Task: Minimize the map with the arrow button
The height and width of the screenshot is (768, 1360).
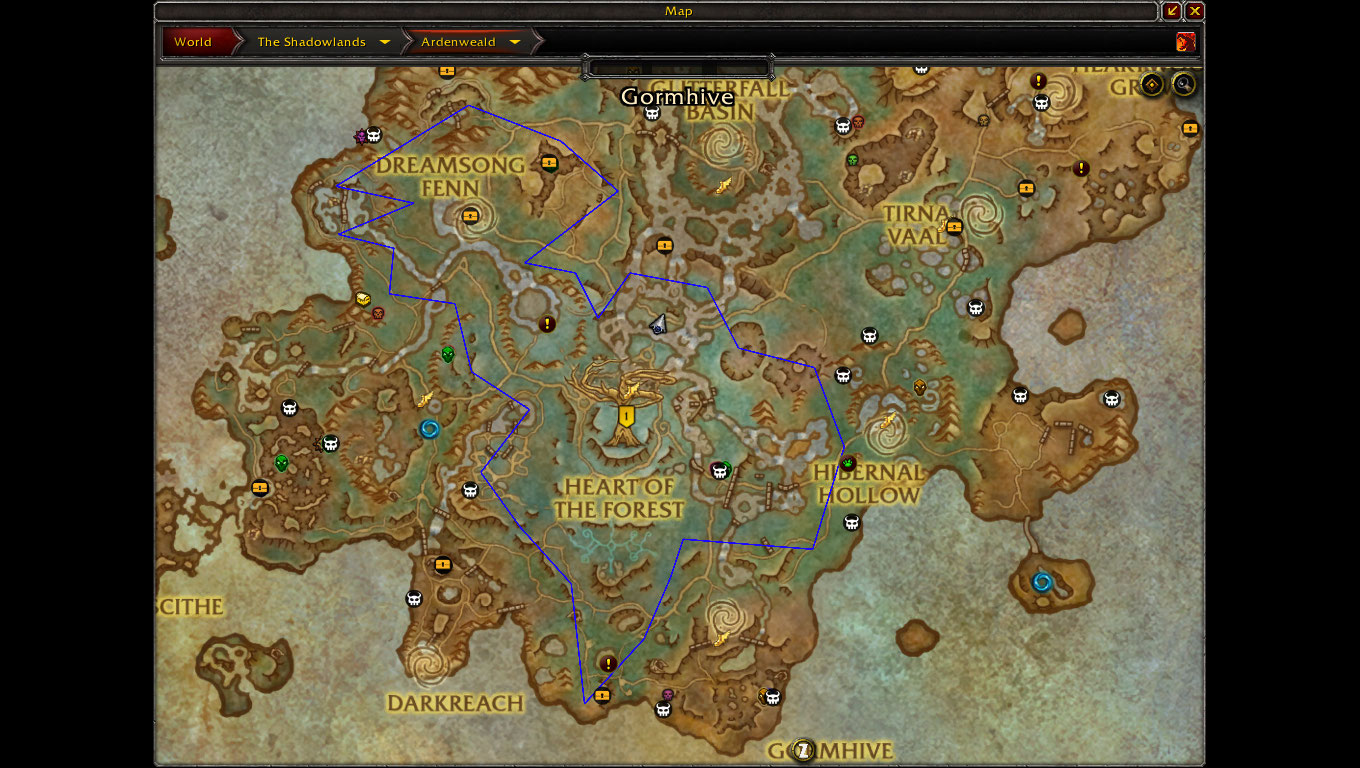Action: pyautogui.click(x=1172, y=11)
